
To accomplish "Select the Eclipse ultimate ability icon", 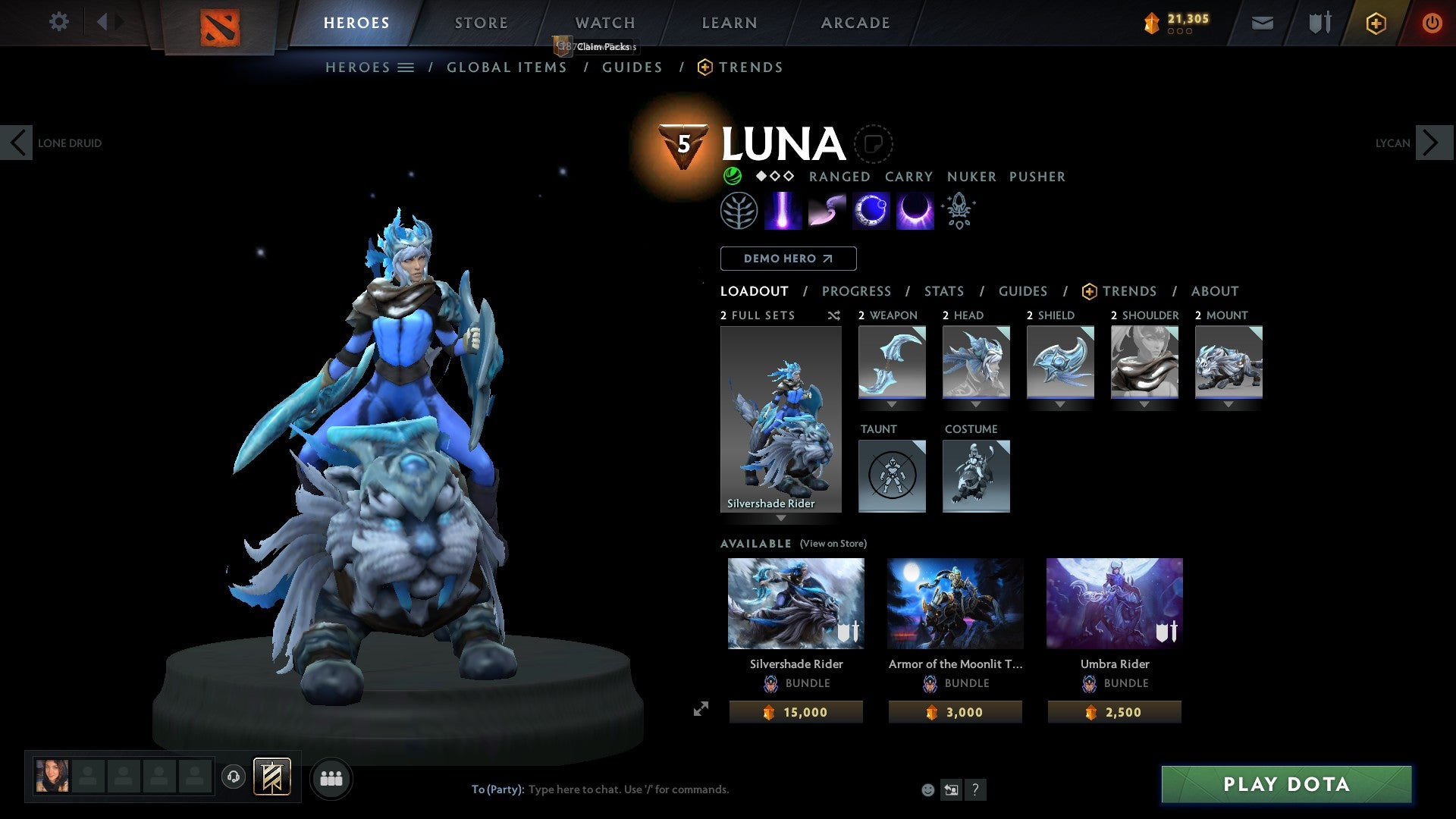I will pyautogui.click(x=914, y=210).
